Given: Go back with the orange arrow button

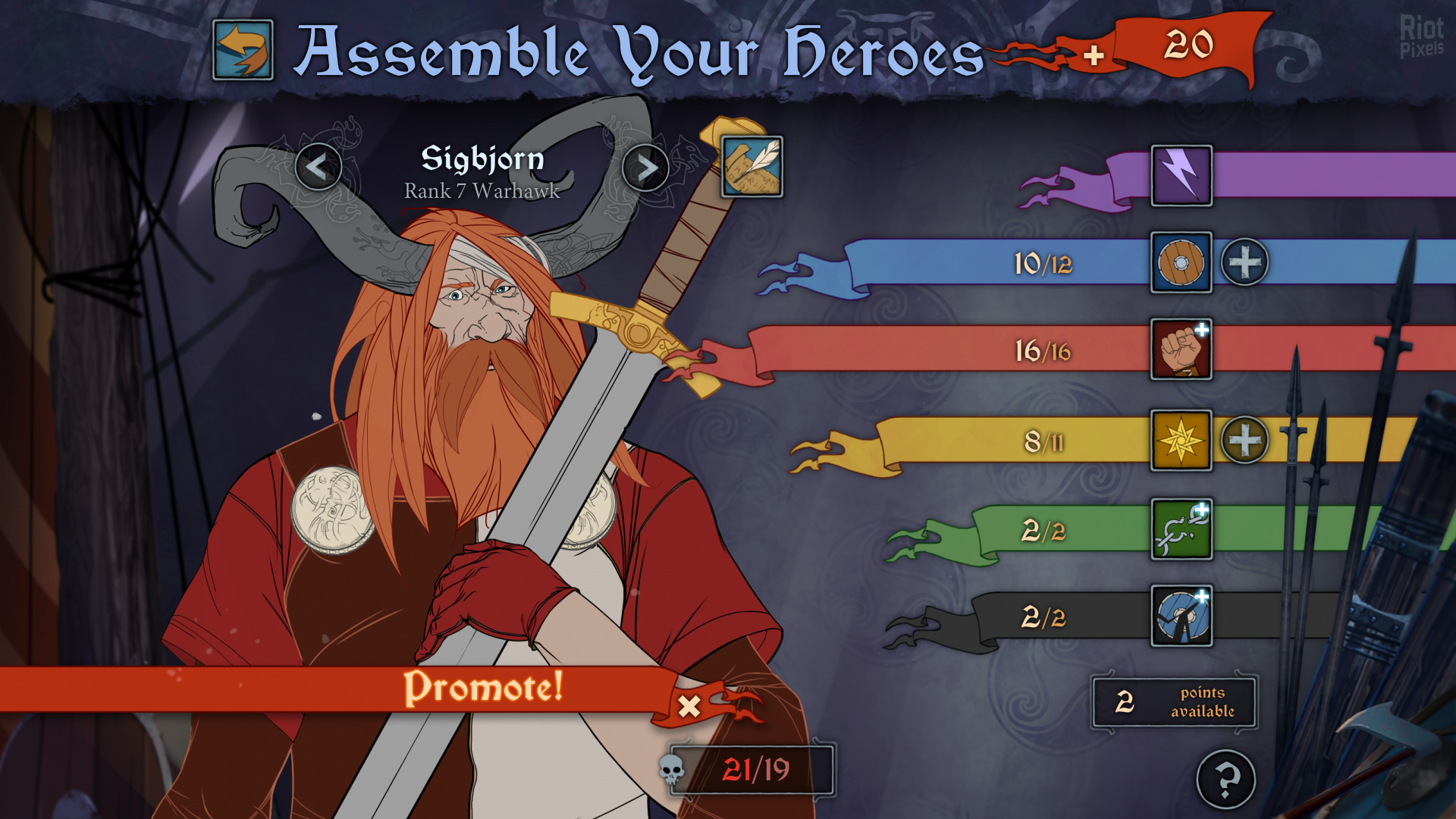Looking at the screenshot, I should pyautogui.click(x=243, y=50).
